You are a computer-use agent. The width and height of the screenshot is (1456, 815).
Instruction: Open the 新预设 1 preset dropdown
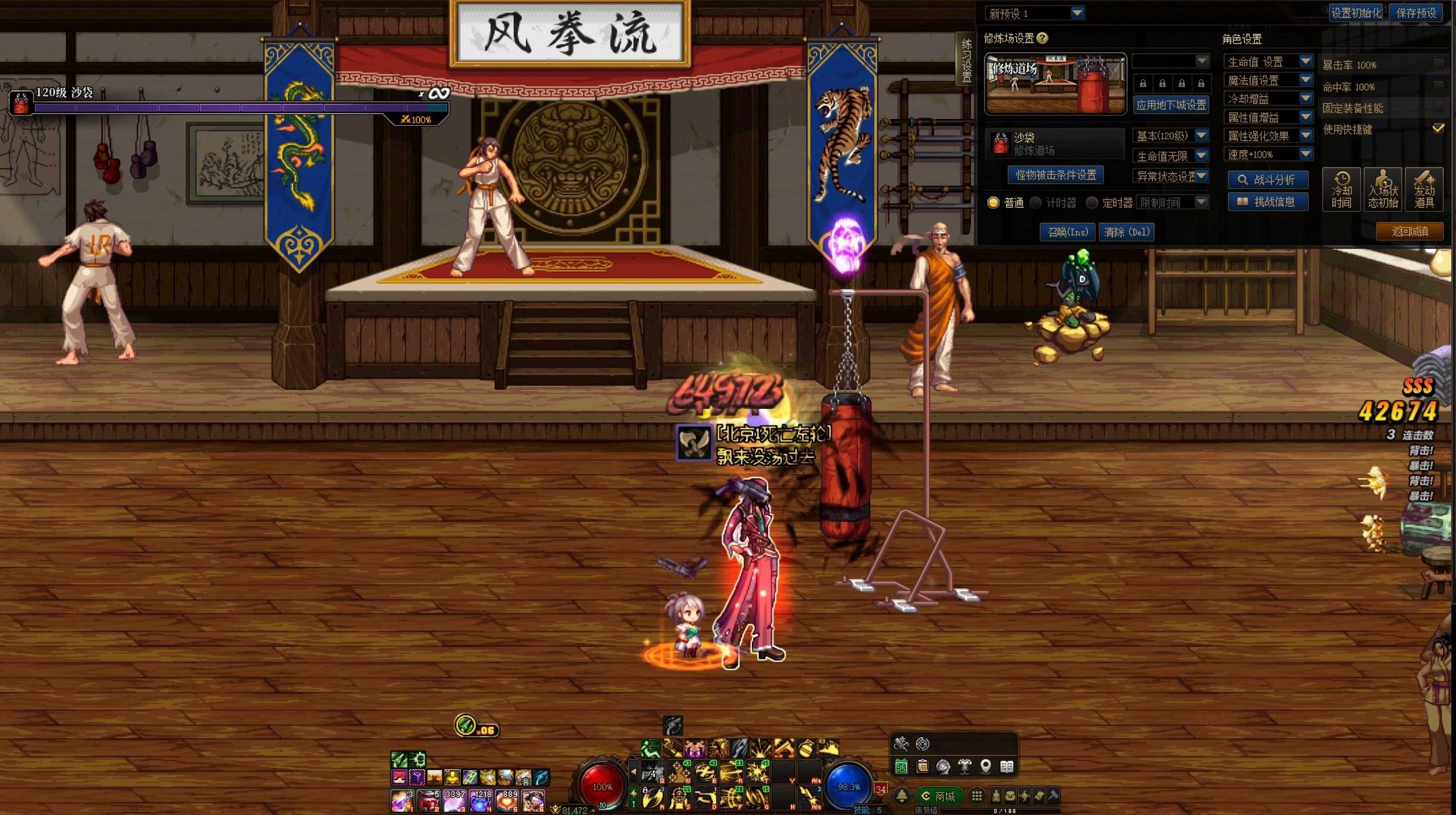tap(1077, 13)
